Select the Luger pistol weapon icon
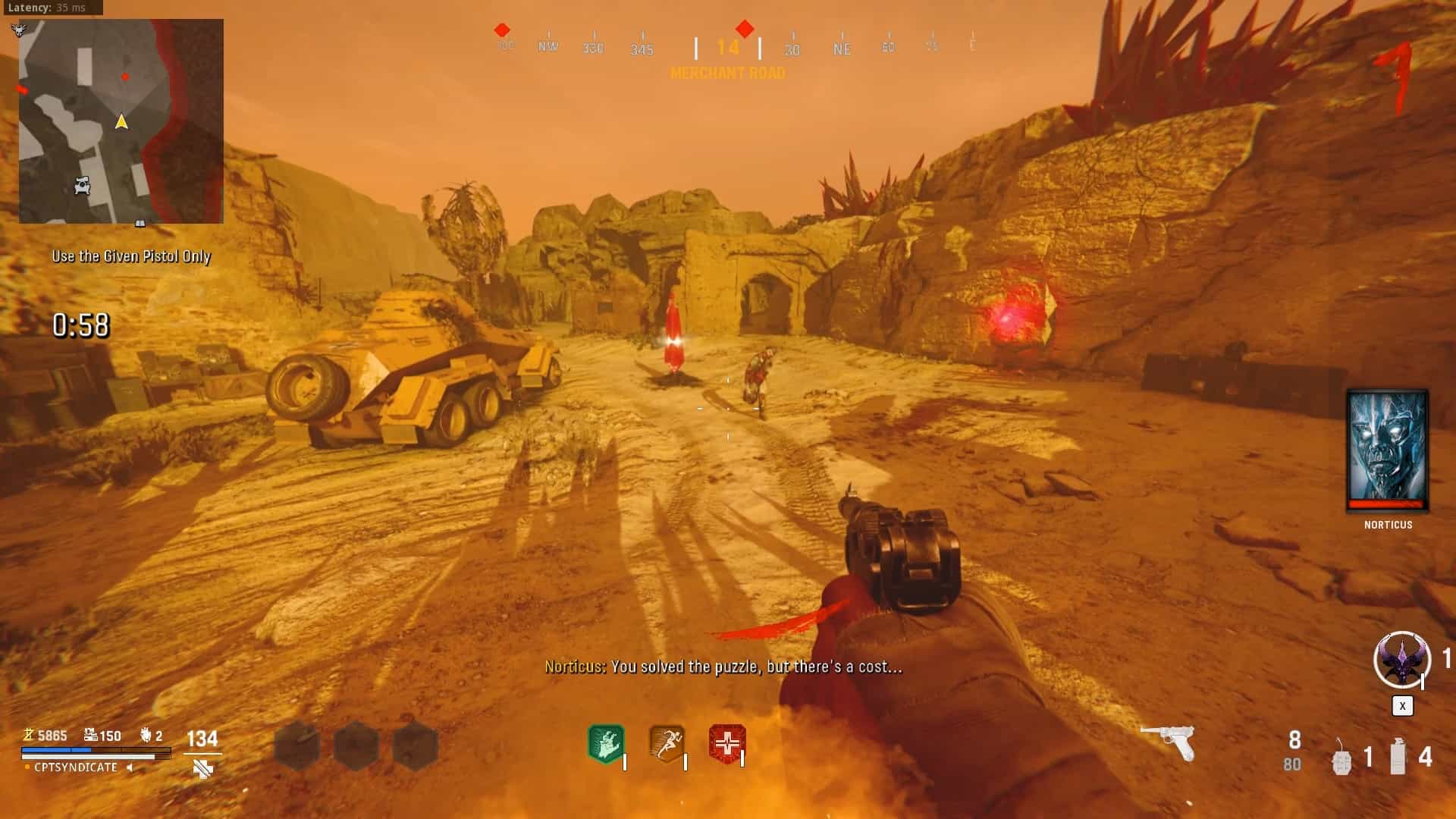This screenshot has width=1456, height=819. pos(1168,742)
